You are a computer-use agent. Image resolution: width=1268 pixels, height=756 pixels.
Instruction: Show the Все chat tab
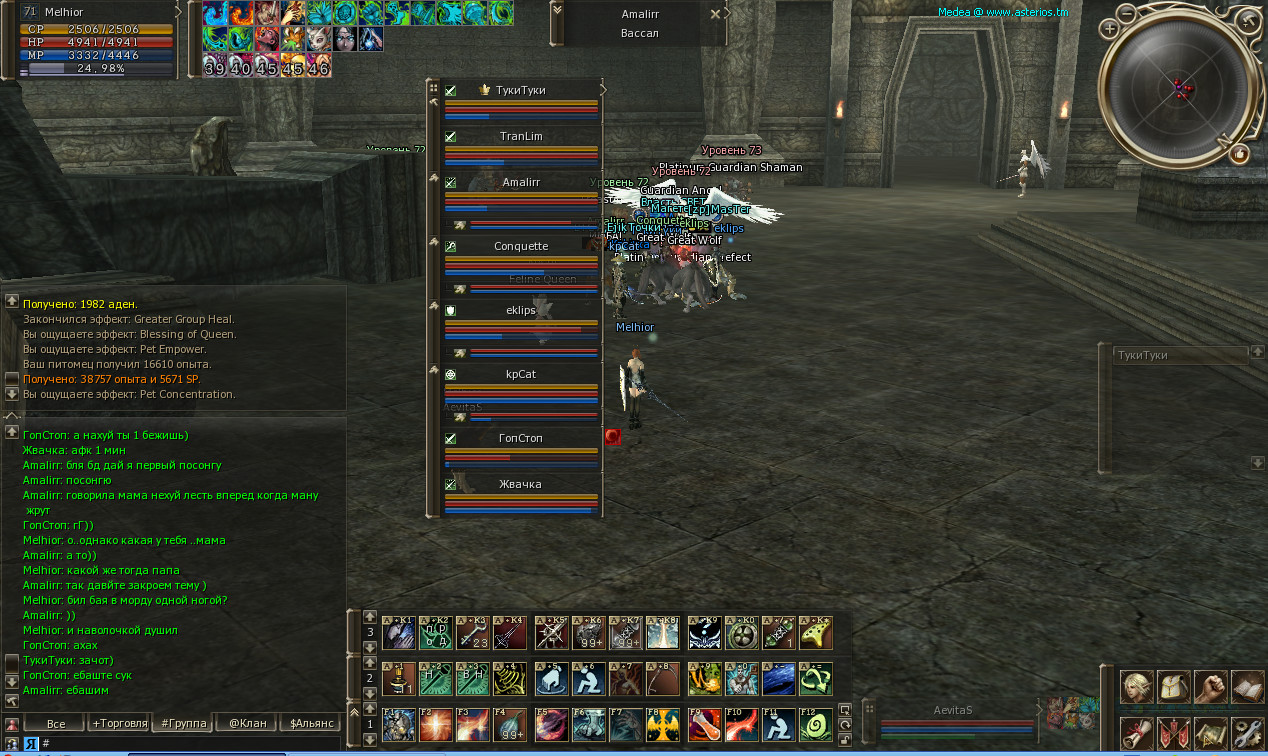[x=56, y=722]
